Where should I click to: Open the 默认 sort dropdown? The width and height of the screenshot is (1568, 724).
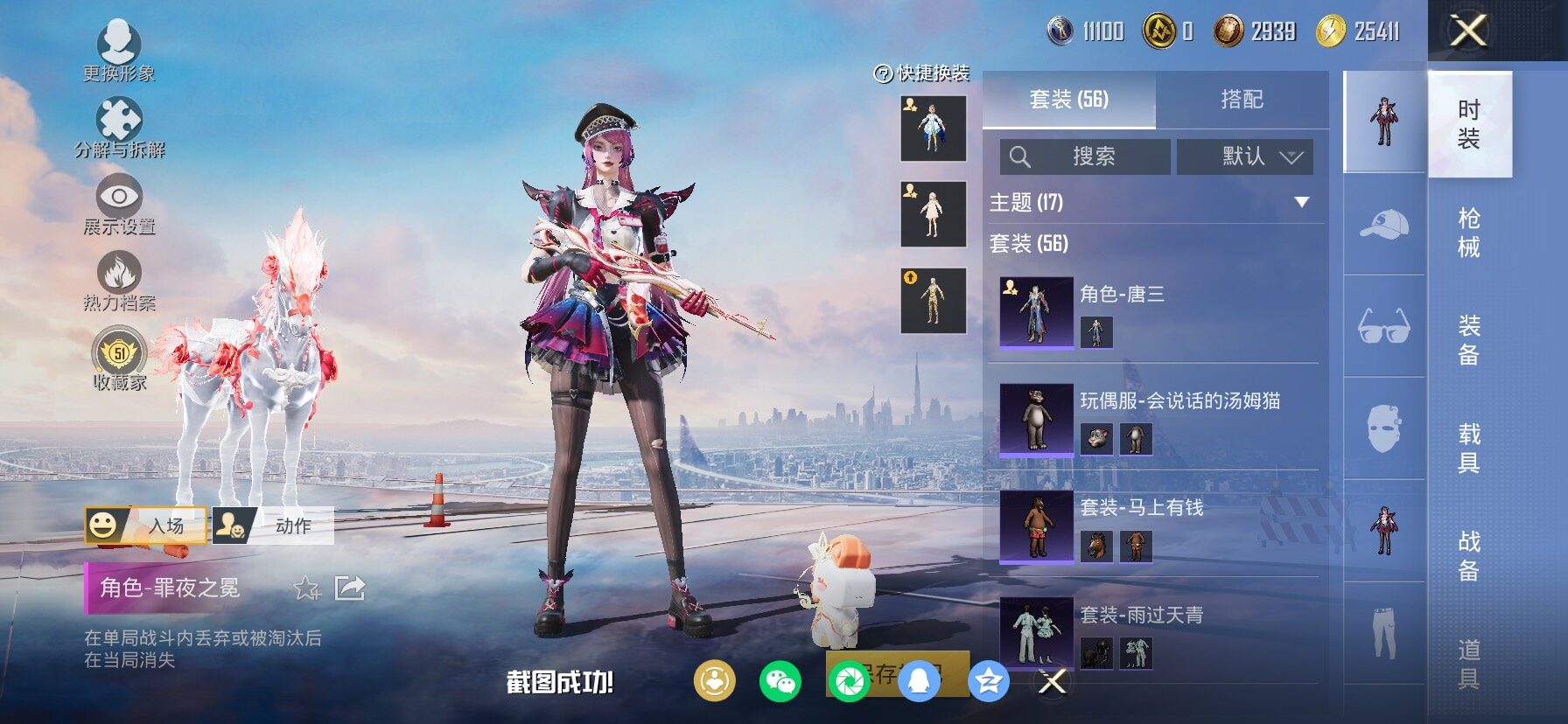pos(1244,157)
